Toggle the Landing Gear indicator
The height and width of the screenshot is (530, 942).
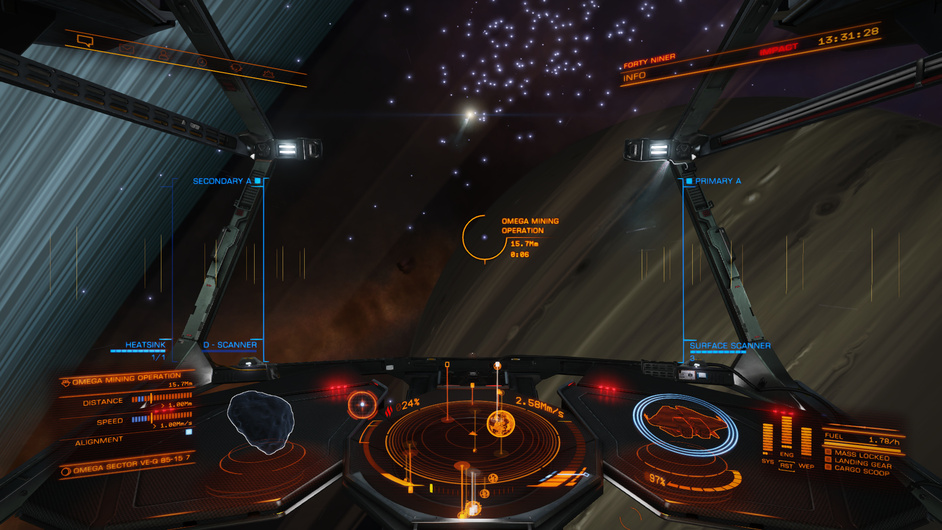coord(860,464)
